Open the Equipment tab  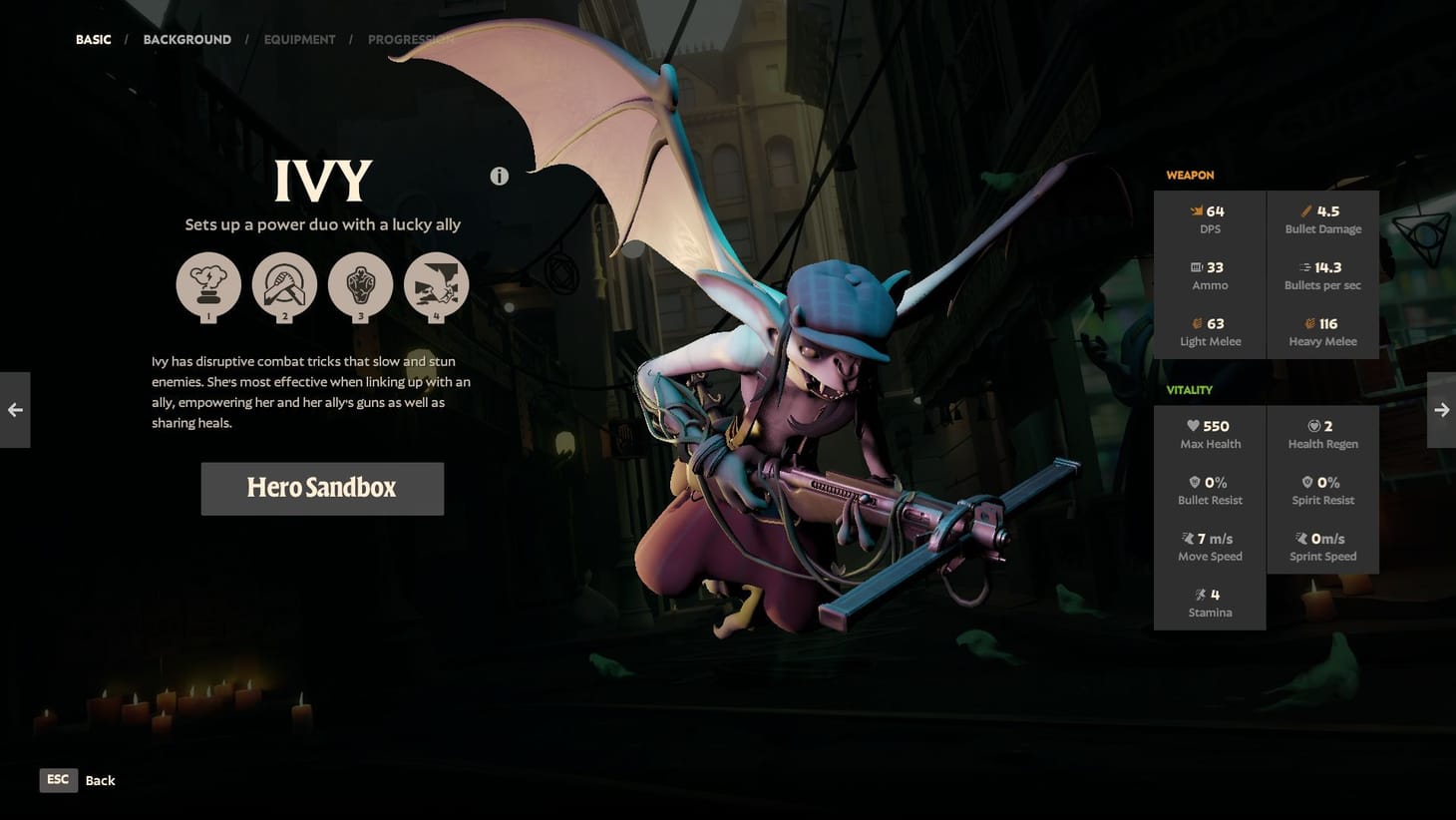(x=299, y=39)
